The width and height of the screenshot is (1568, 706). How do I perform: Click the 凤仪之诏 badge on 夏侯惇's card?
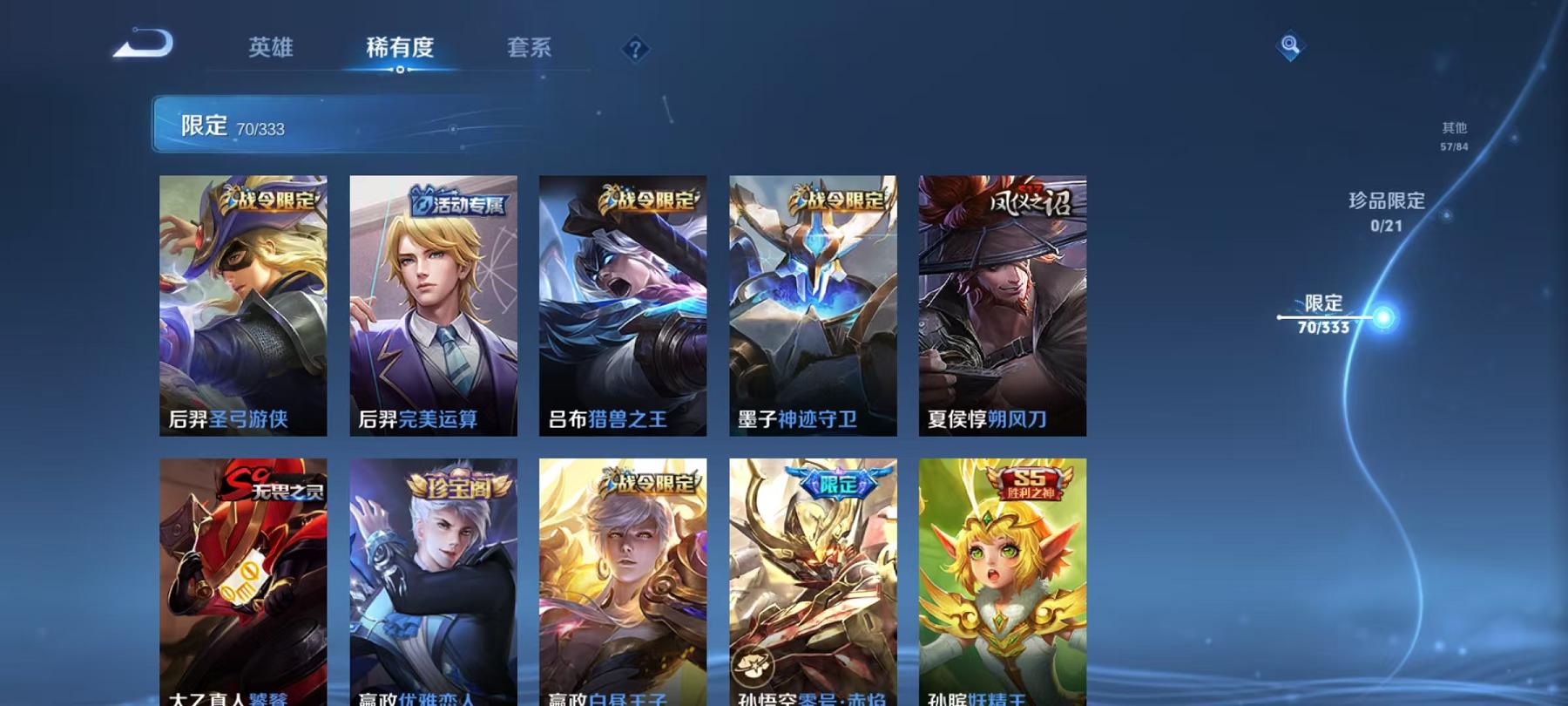(1032, 199)
